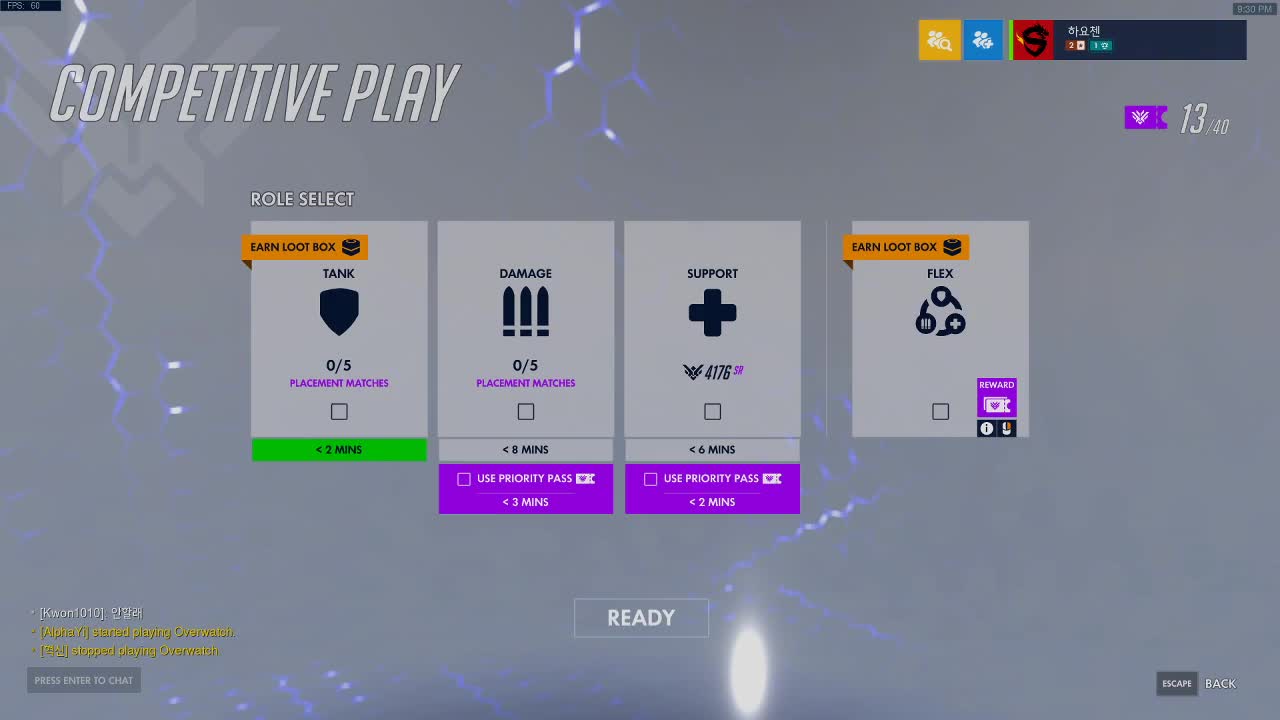Click the Earn Loot Box banner on Tank
This screenshot has width=1280, height=720.
[x=305, y=247]
